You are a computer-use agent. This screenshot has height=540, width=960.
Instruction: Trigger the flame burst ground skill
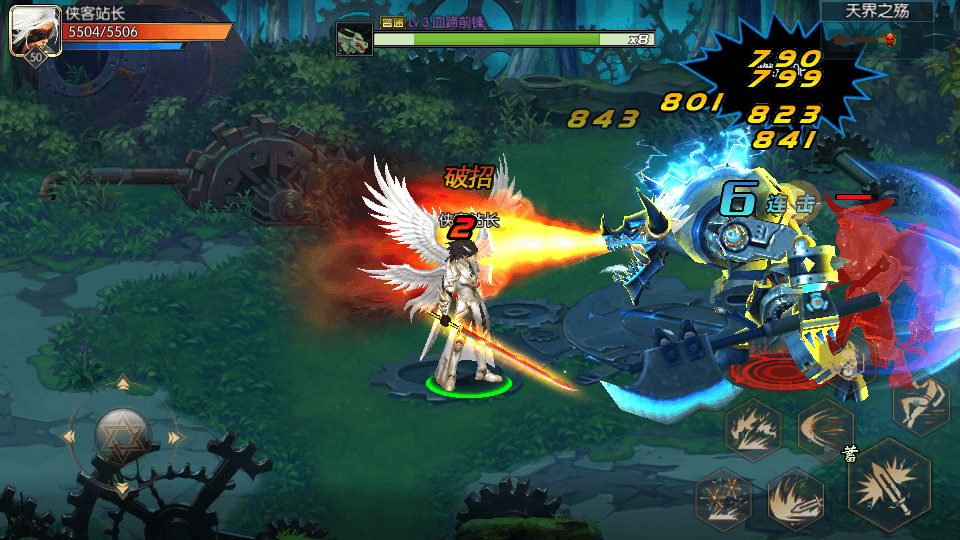752,428
